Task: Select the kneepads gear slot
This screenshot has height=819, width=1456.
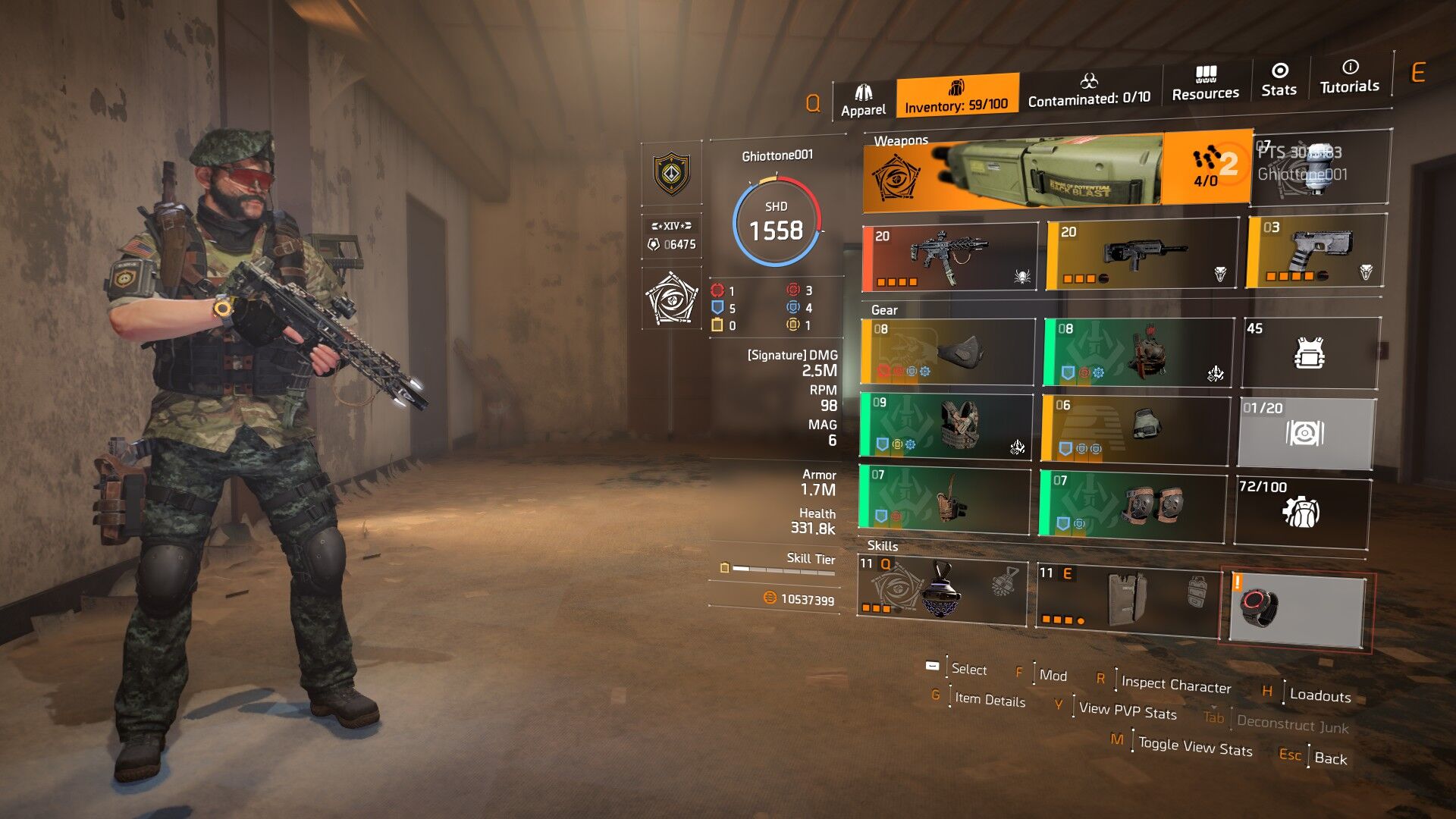Action: [1132, 506]
